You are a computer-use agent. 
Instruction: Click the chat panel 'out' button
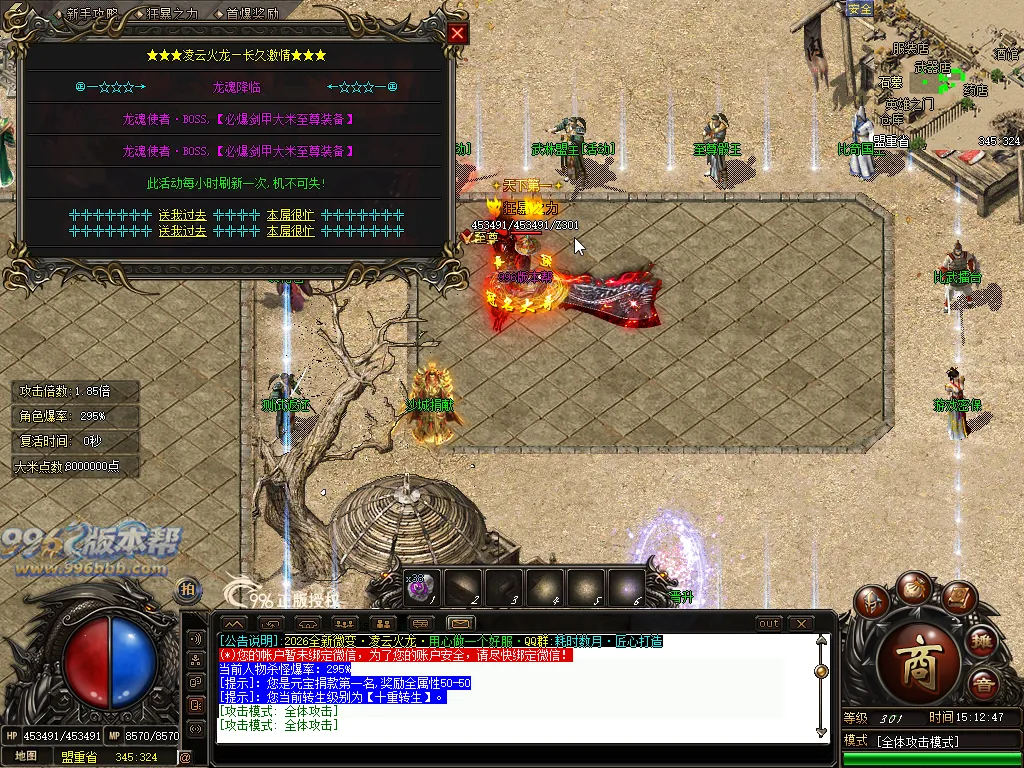coord(768,623)
